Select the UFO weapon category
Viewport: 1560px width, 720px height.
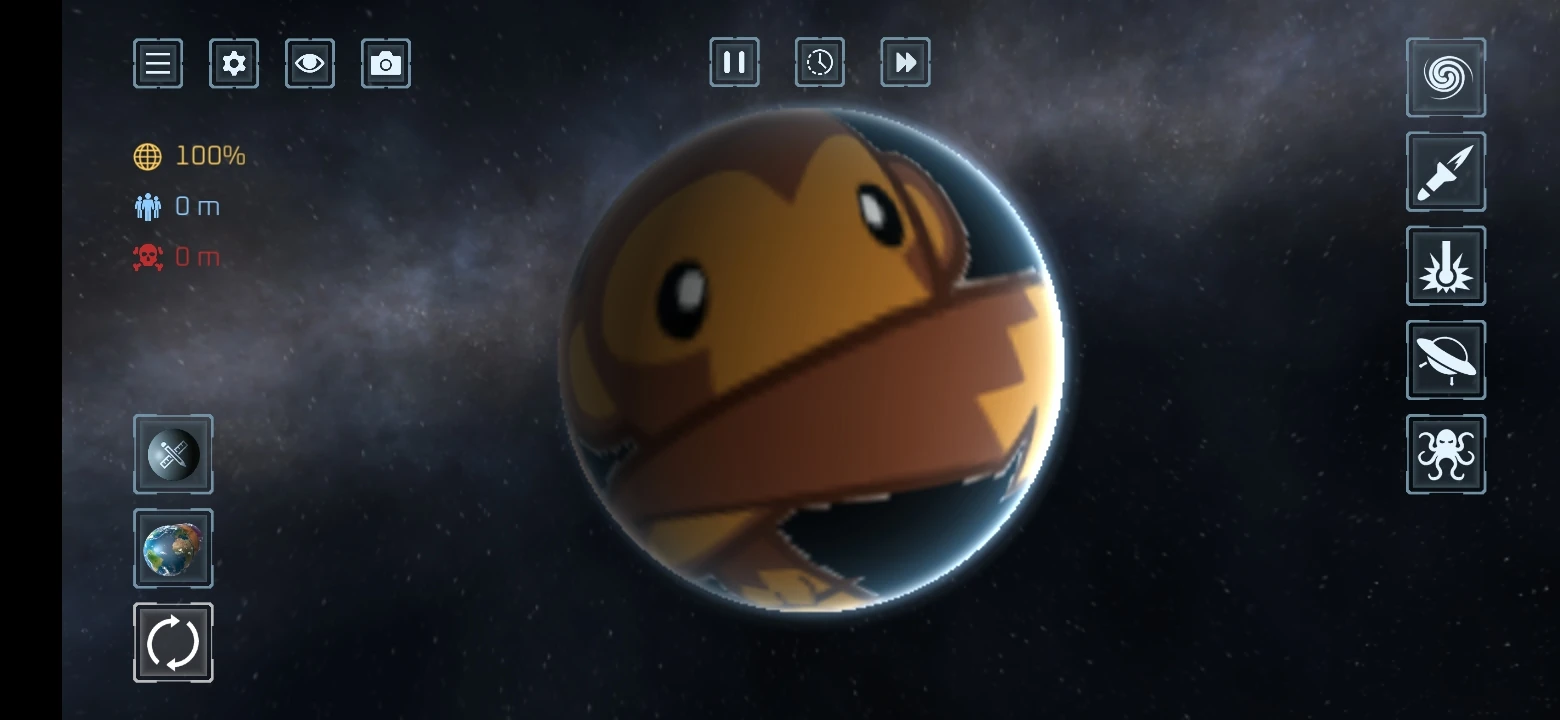click(1444, 359)
